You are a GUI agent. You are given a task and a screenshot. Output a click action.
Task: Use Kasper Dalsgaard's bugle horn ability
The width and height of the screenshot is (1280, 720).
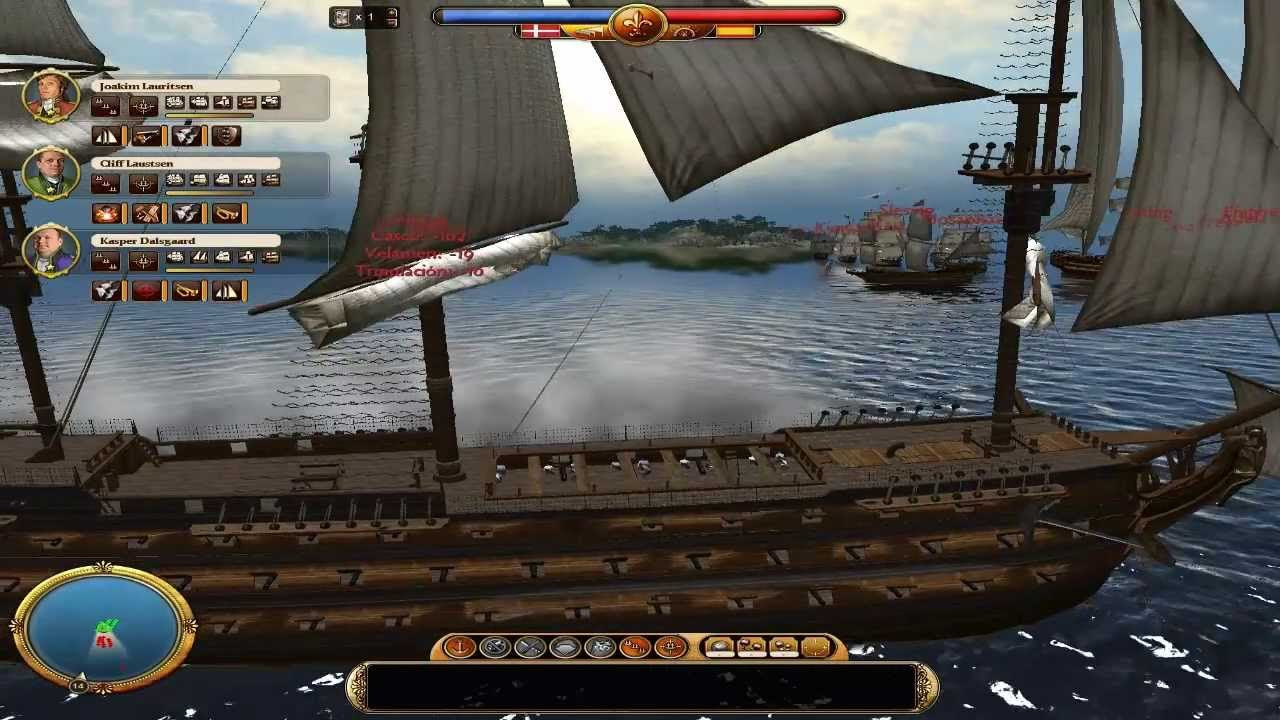(187, 289)
